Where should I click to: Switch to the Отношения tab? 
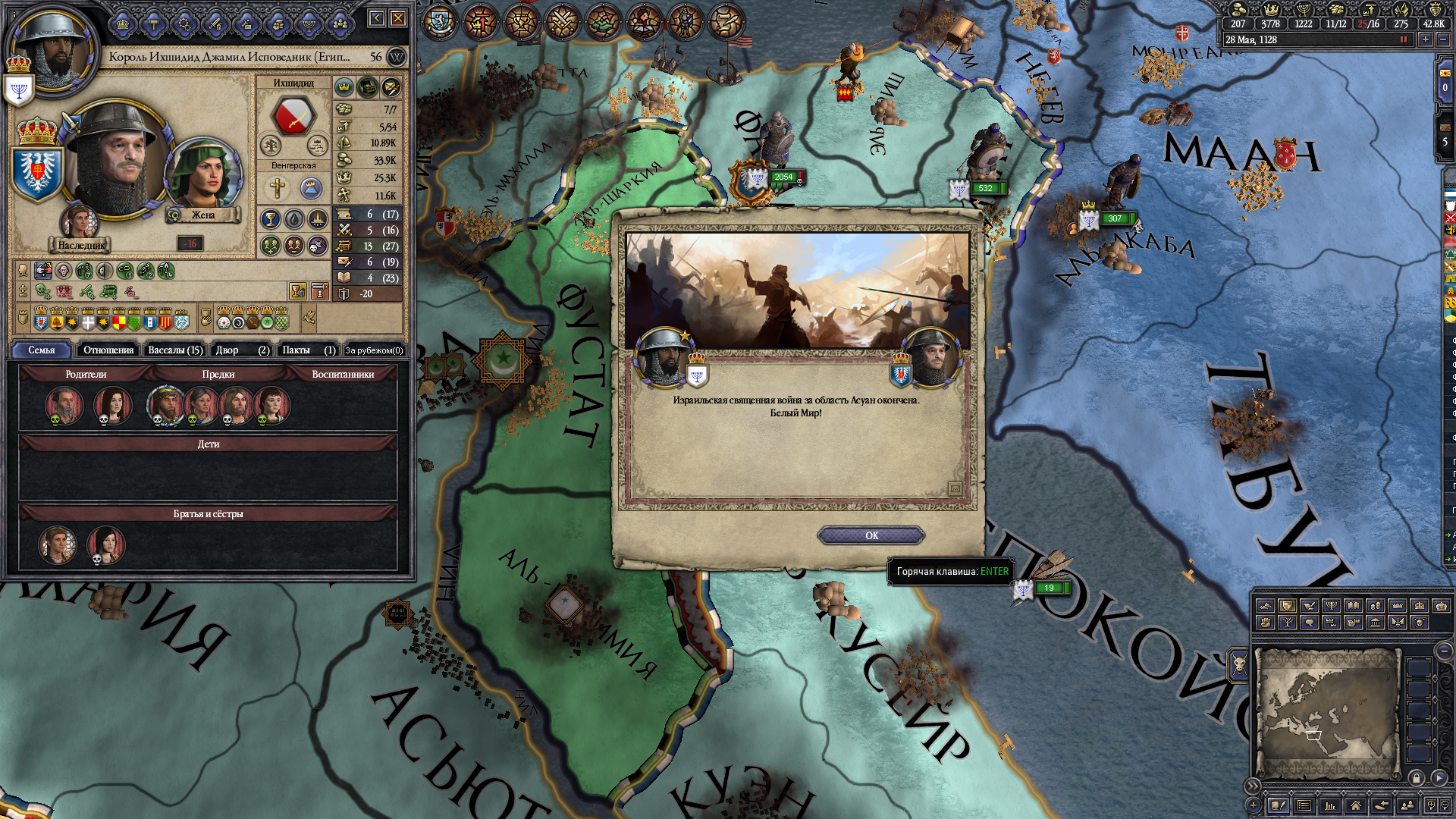pos(108,350)
